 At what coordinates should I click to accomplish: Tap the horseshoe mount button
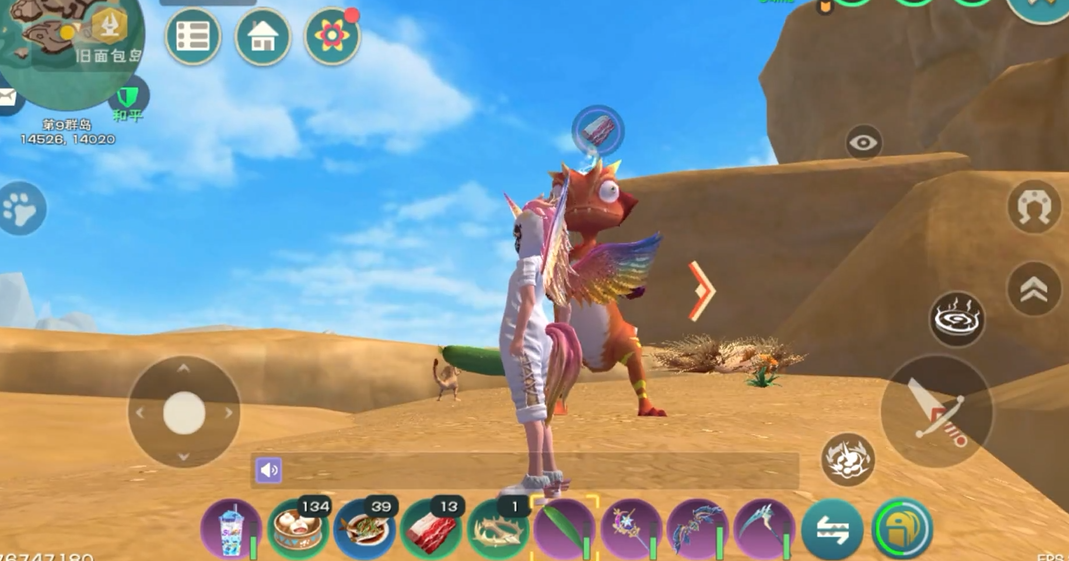point(1034,207)
